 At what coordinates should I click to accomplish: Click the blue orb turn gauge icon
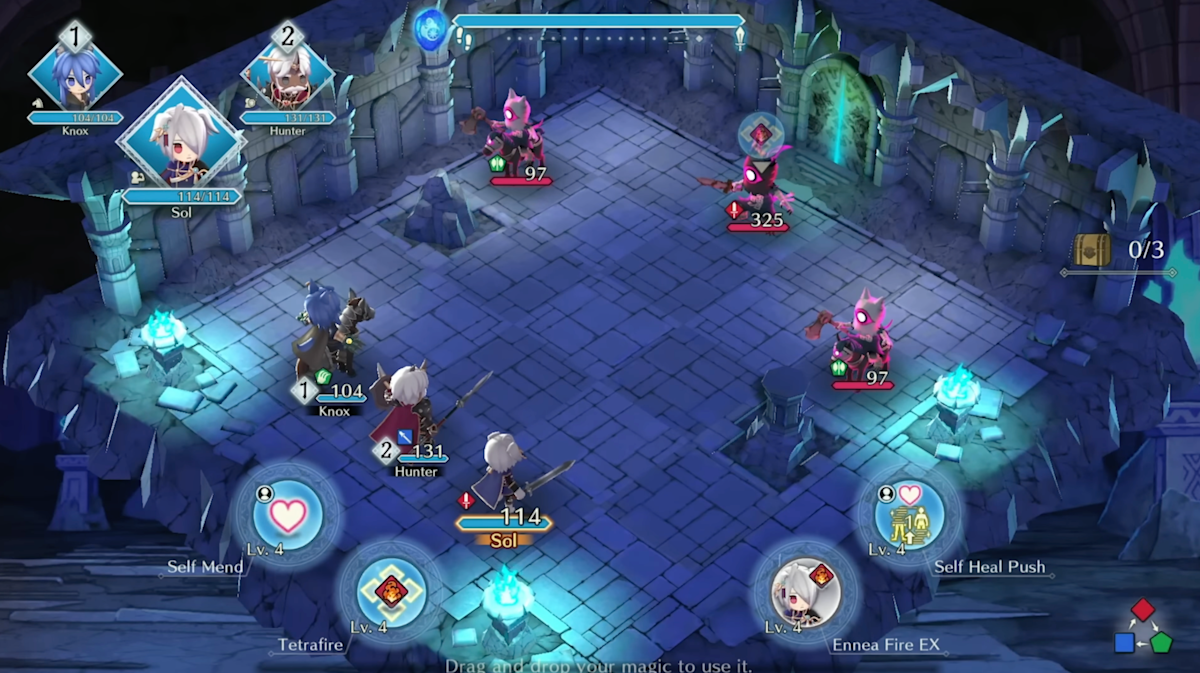pos(431,28)
